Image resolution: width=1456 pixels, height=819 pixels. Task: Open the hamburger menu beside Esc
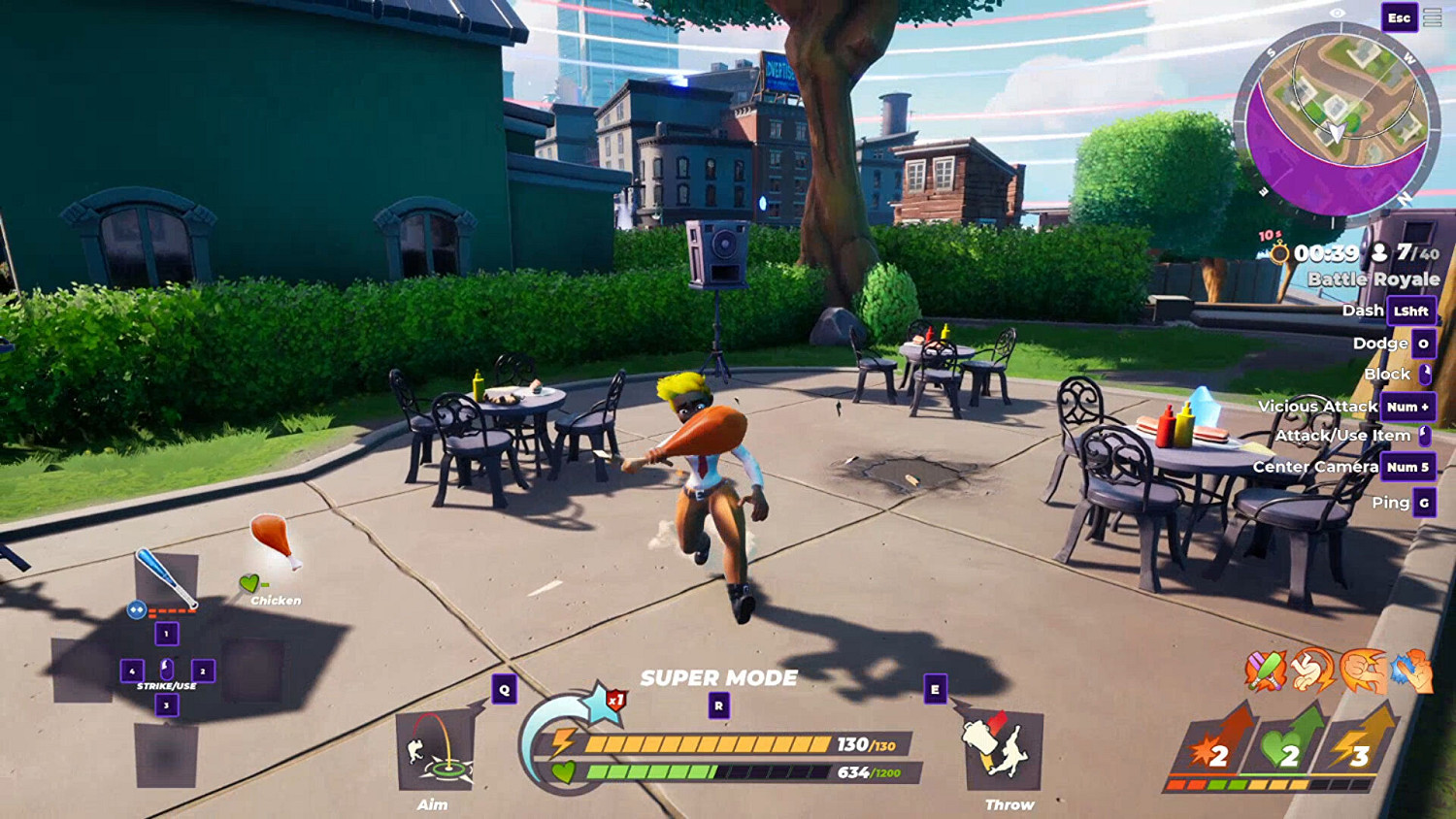[x=1433, y=17]
